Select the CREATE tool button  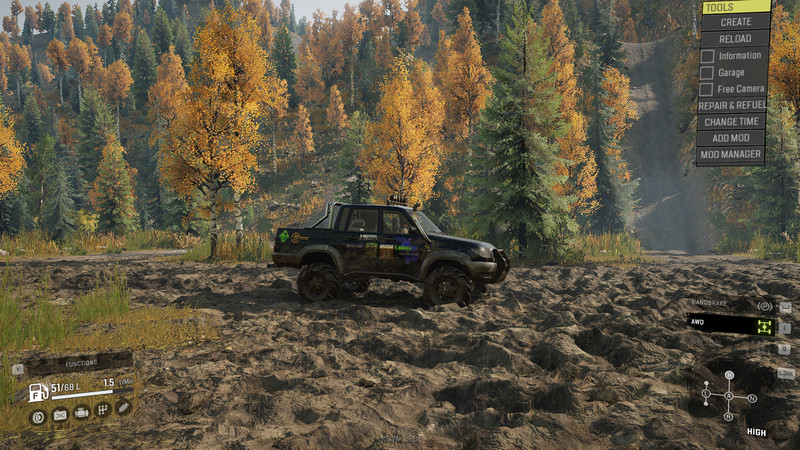click(x=733, y=21)
